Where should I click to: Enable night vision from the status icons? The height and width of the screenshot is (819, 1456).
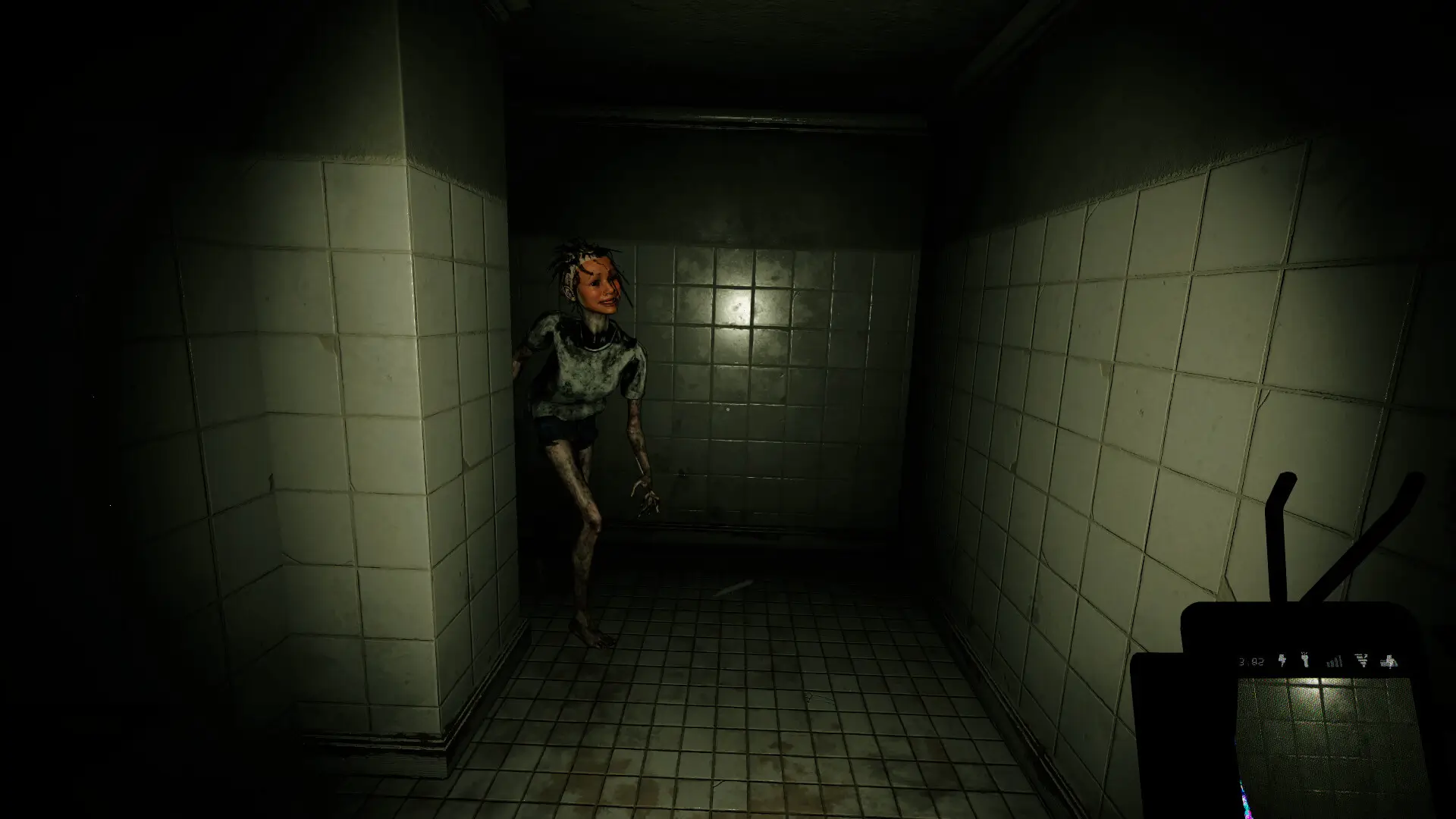1391,661
